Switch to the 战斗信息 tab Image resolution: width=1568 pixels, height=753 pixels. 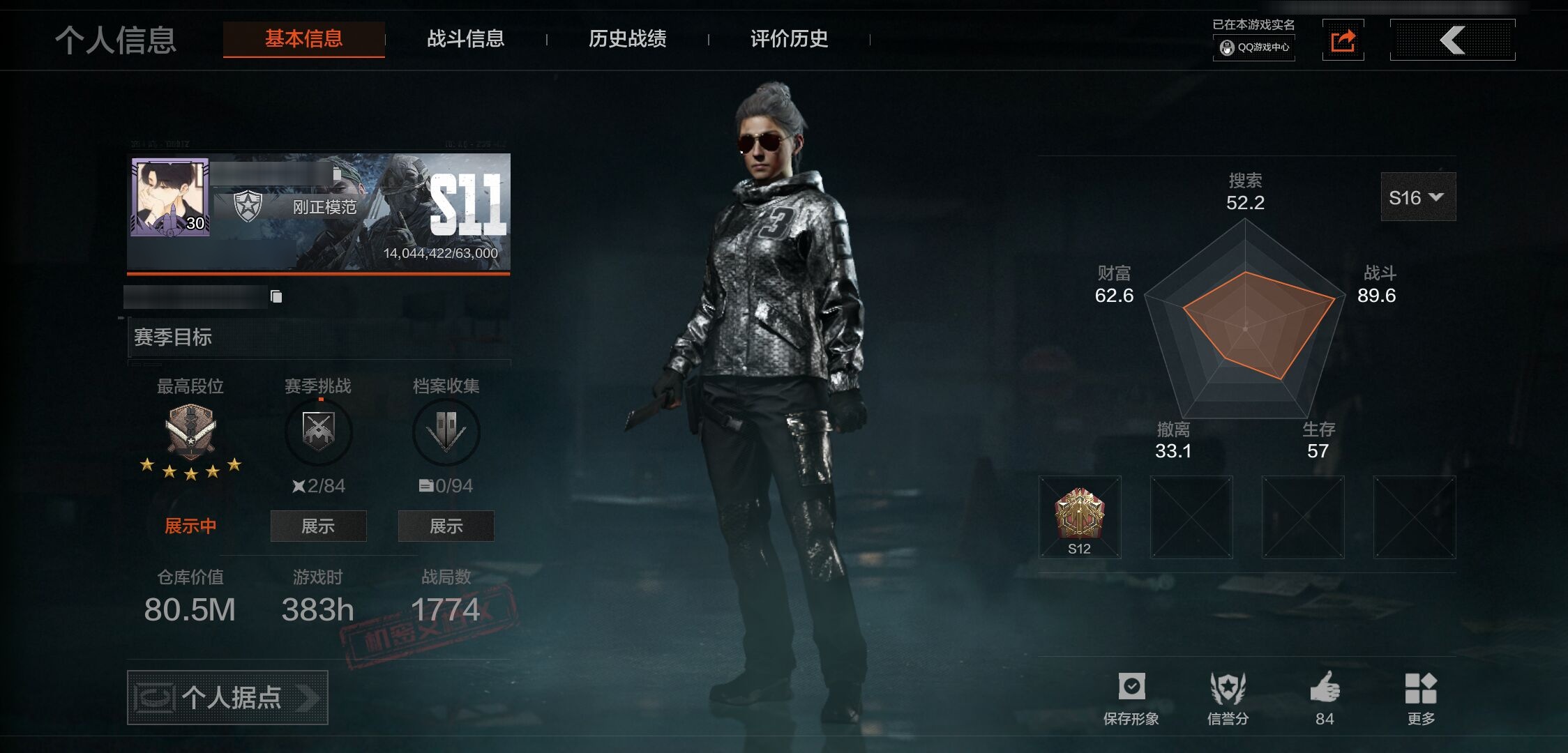point(465,39)
